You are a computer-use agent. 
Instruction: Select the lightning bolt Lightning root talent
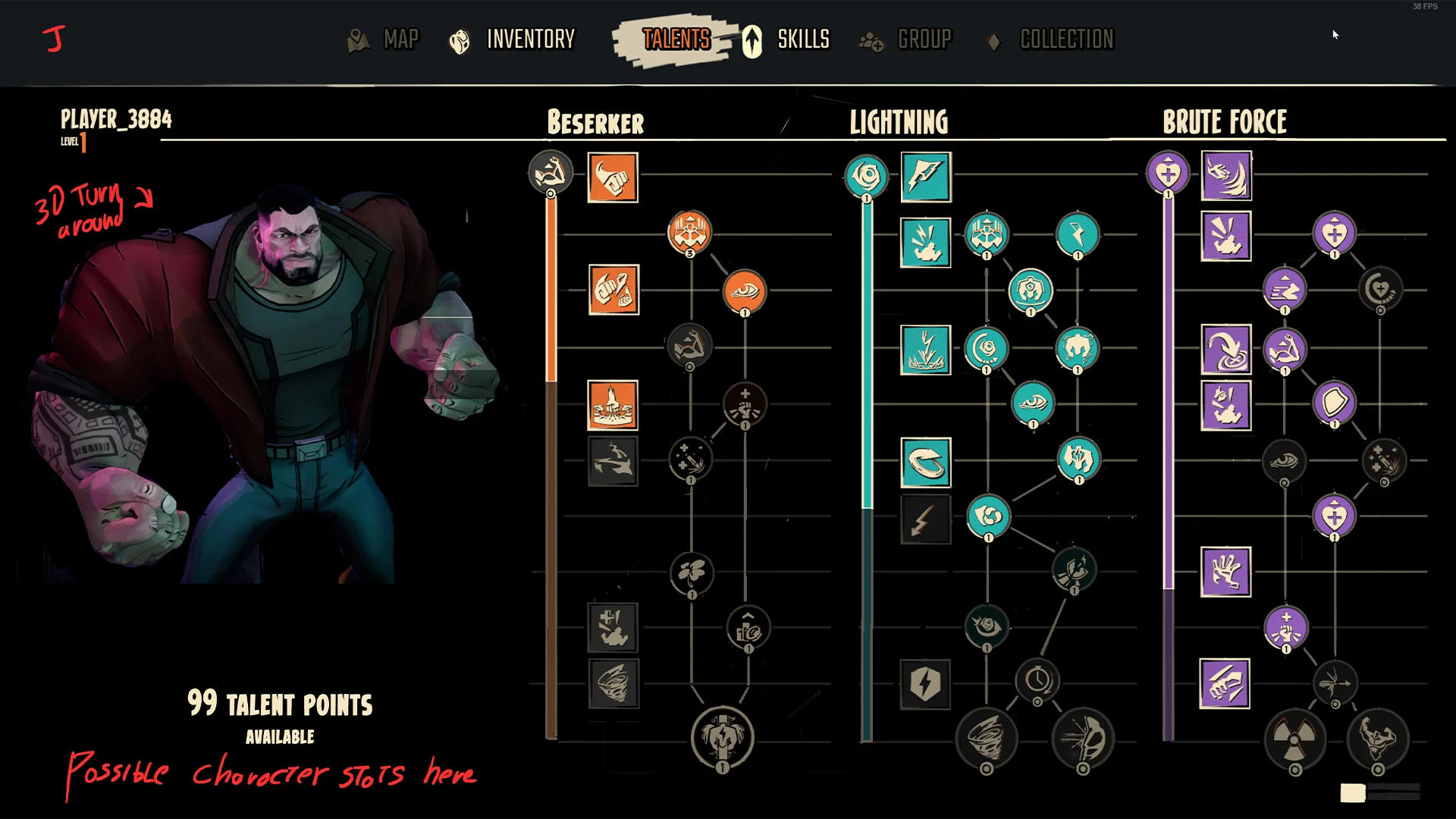tap(925, 177)
